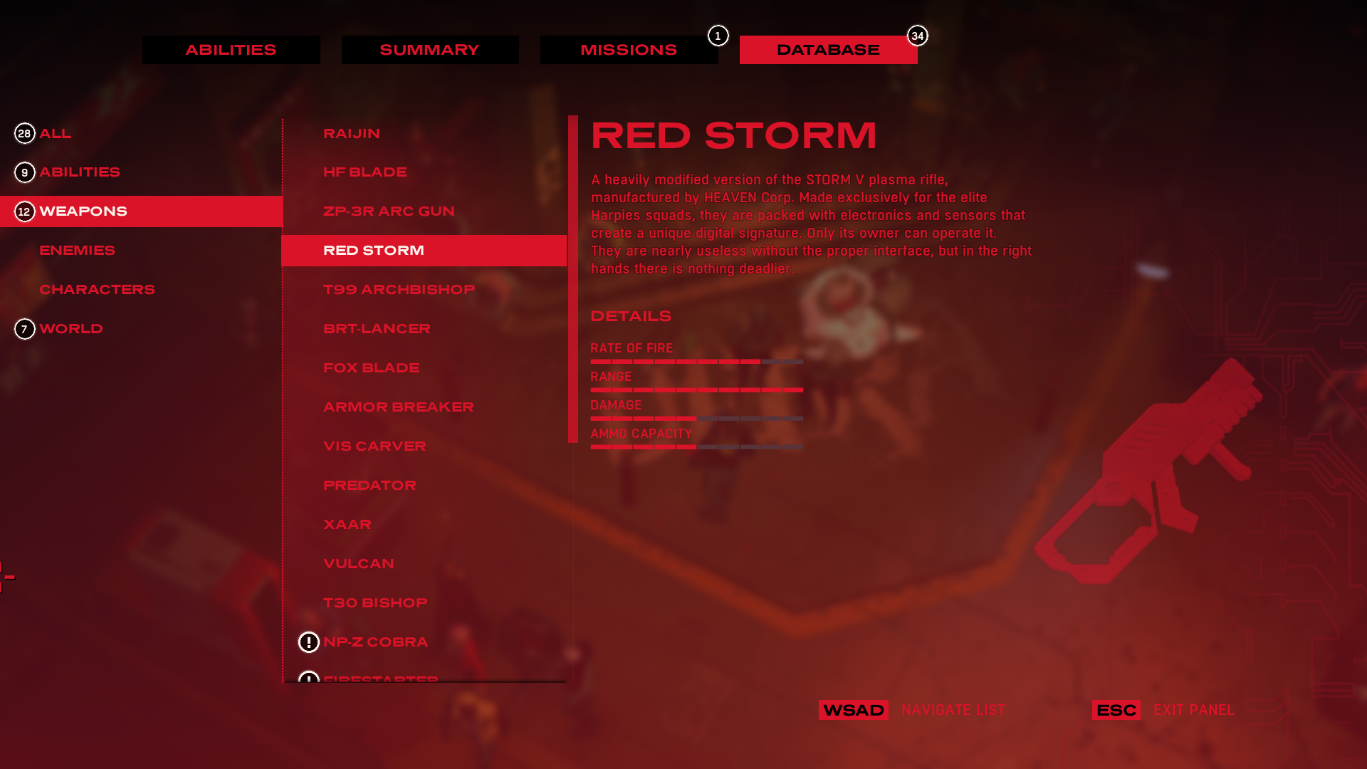Screen dimensions: 1367x769
Task: Click the WORLD counter badge showing 7
Action: [x=24, y=328]
